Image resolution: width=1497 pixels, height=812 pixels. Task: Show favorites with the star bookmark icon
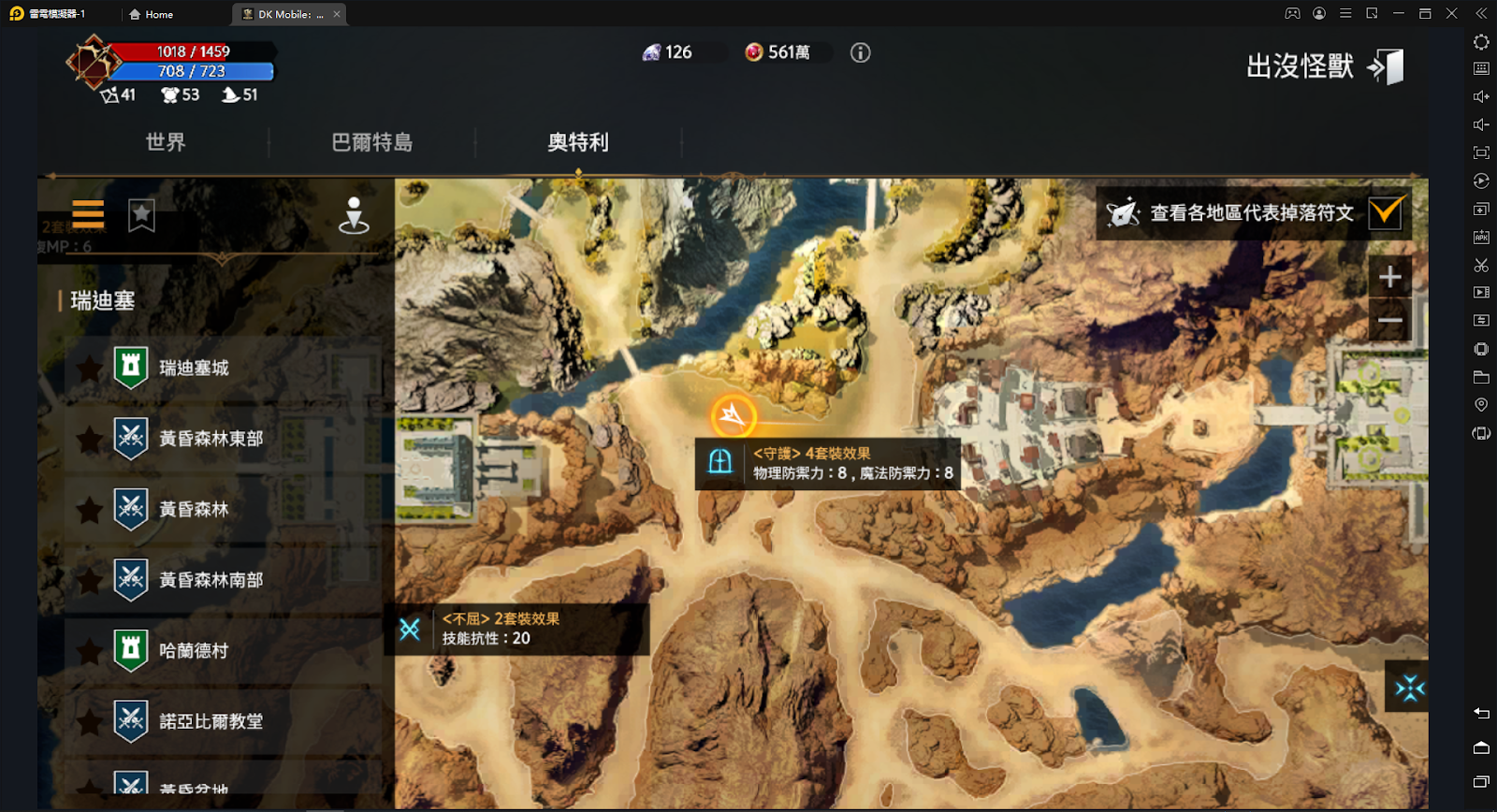click(x=141, y=215)
